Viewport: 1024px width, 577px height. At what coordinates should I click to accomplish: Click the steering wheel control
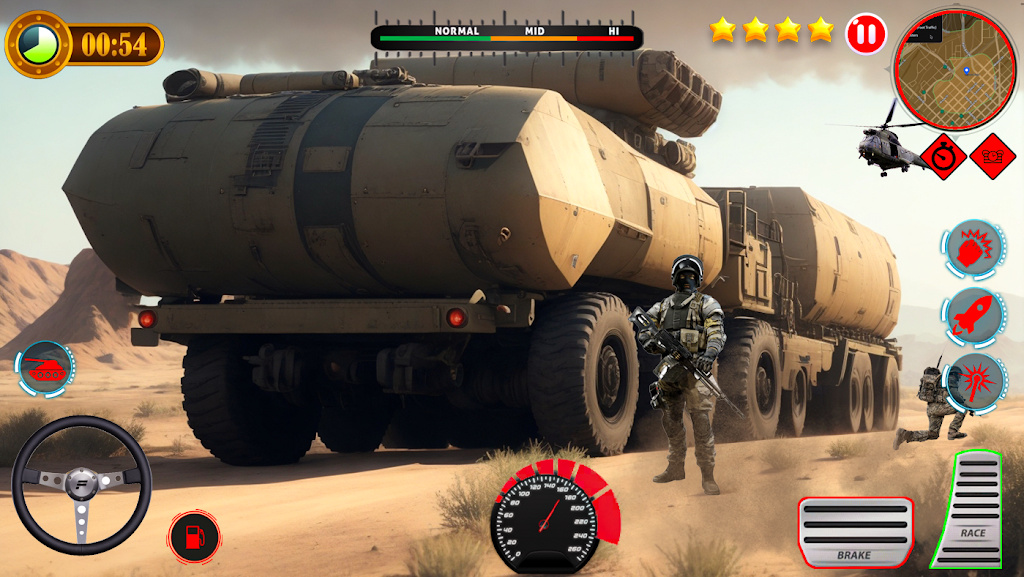coord(82,486)
